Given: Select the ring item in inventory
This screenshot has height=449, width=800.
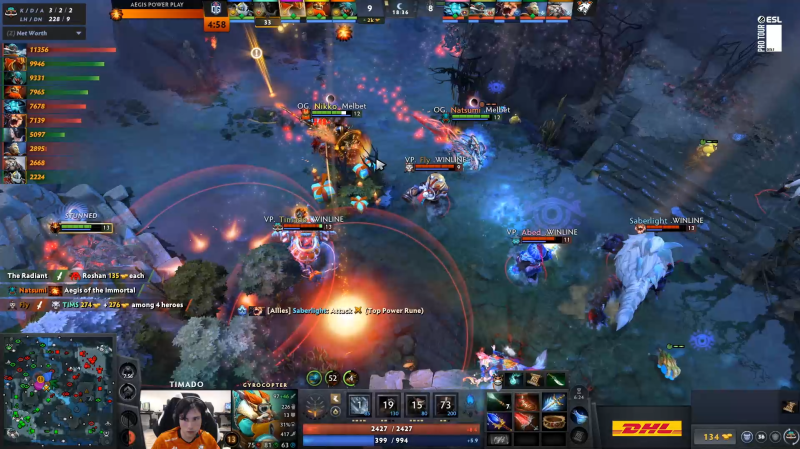Looking at the screenshot, I should (x=553, y=421).
